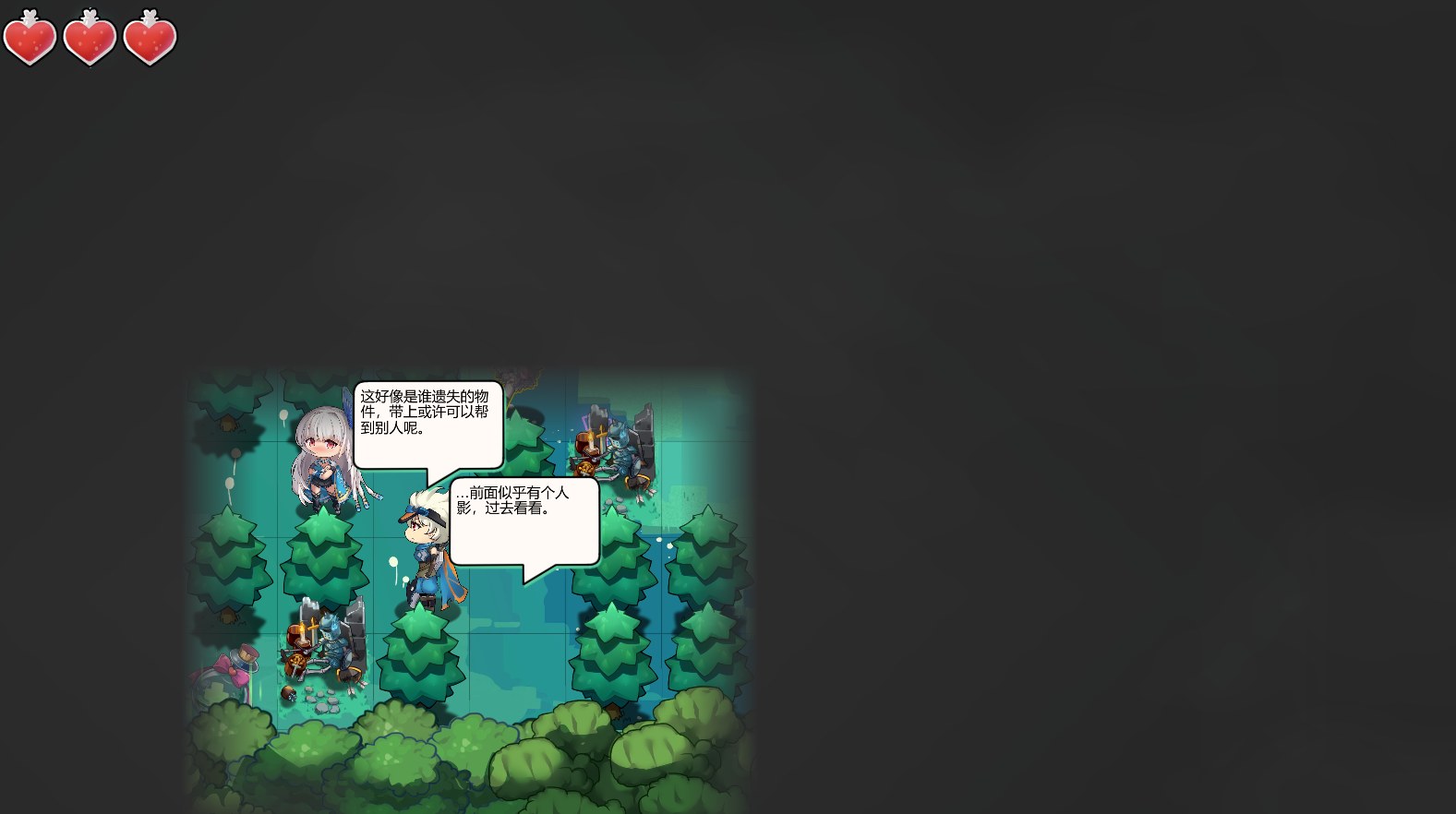Dismiss the speech bubble about the lost item

(x=427, y=425)
